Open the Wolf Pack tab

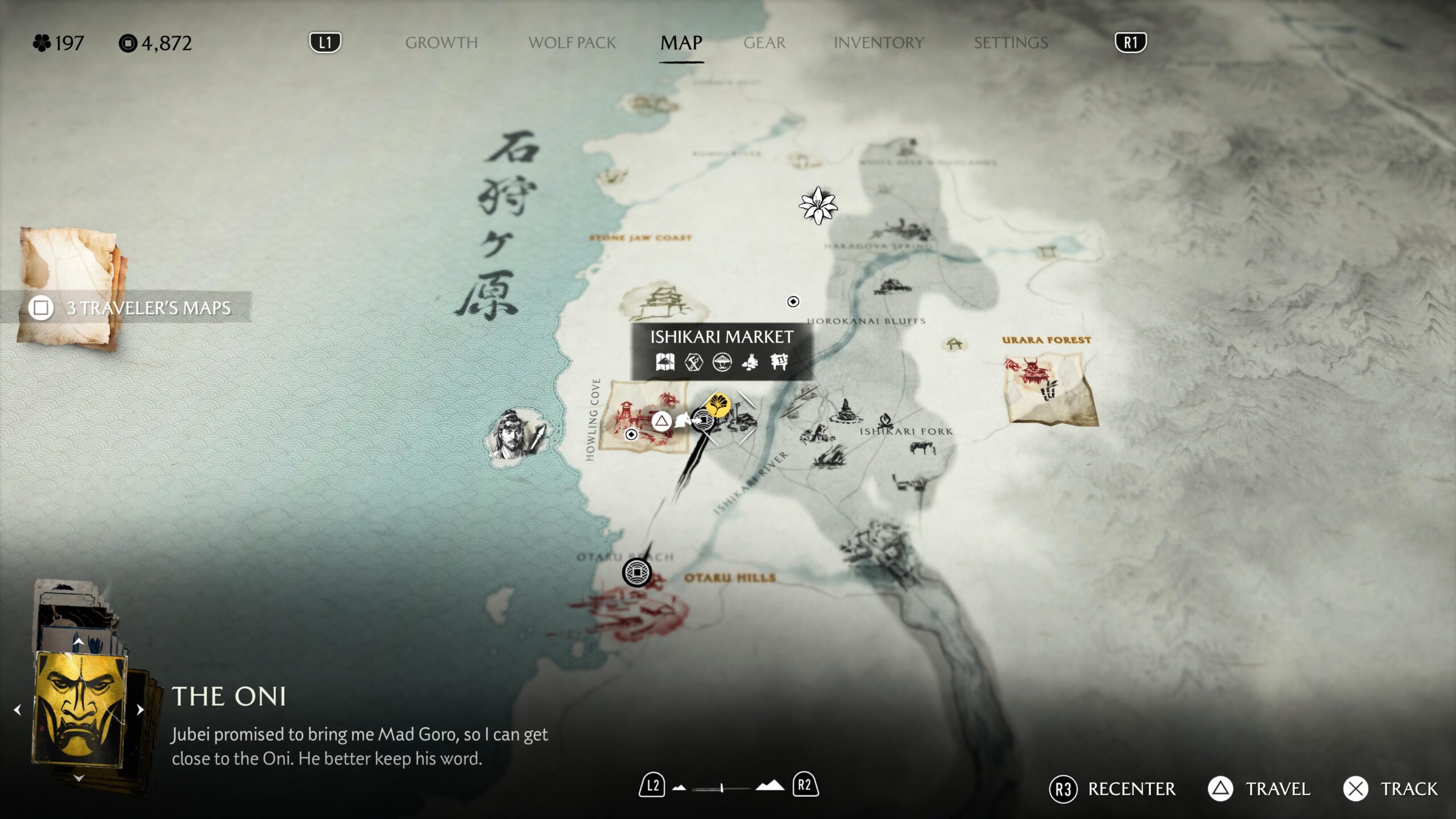tap(572, 43)
